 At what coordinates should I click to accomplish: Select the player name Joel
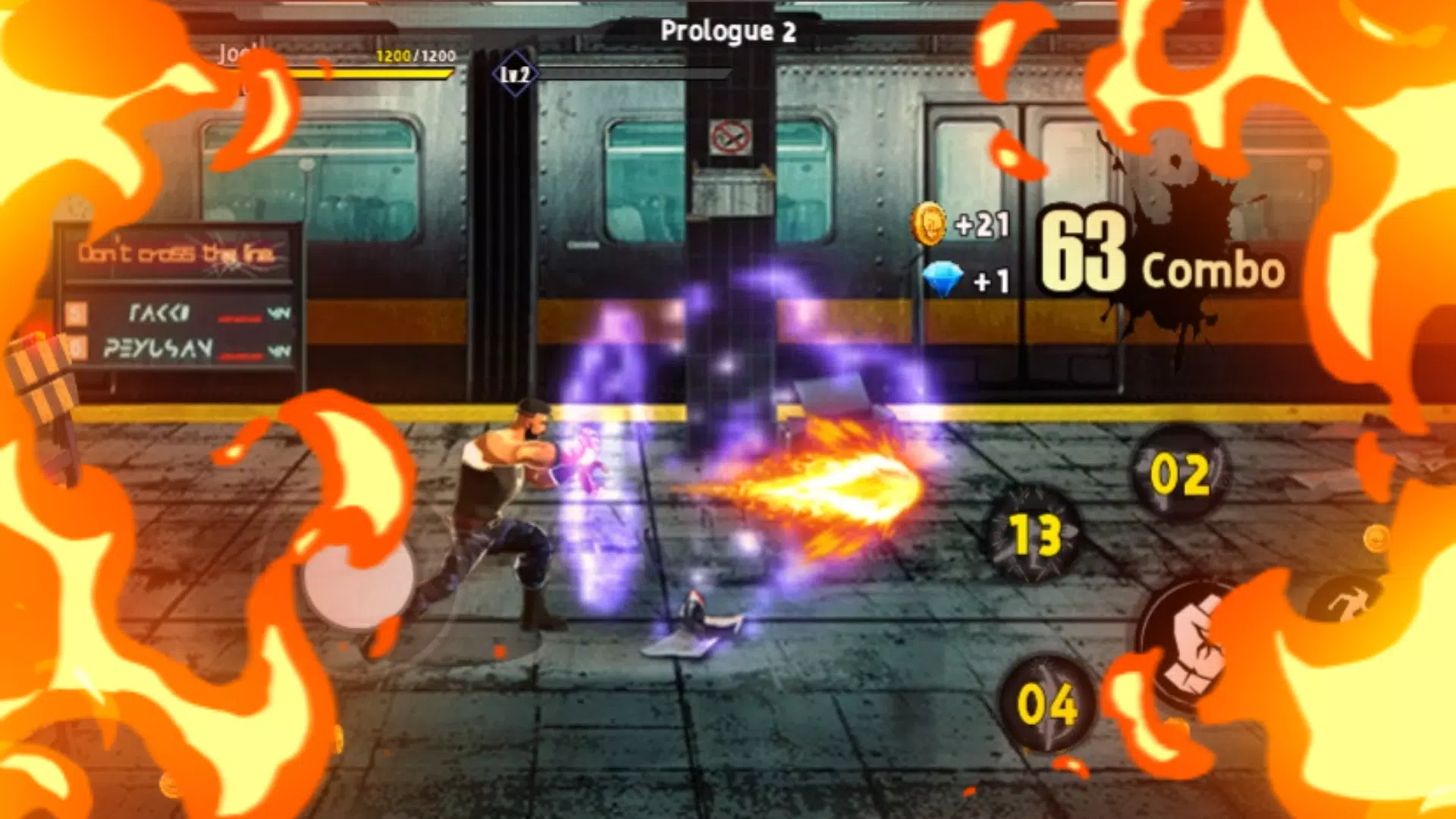tap(237, 53)
